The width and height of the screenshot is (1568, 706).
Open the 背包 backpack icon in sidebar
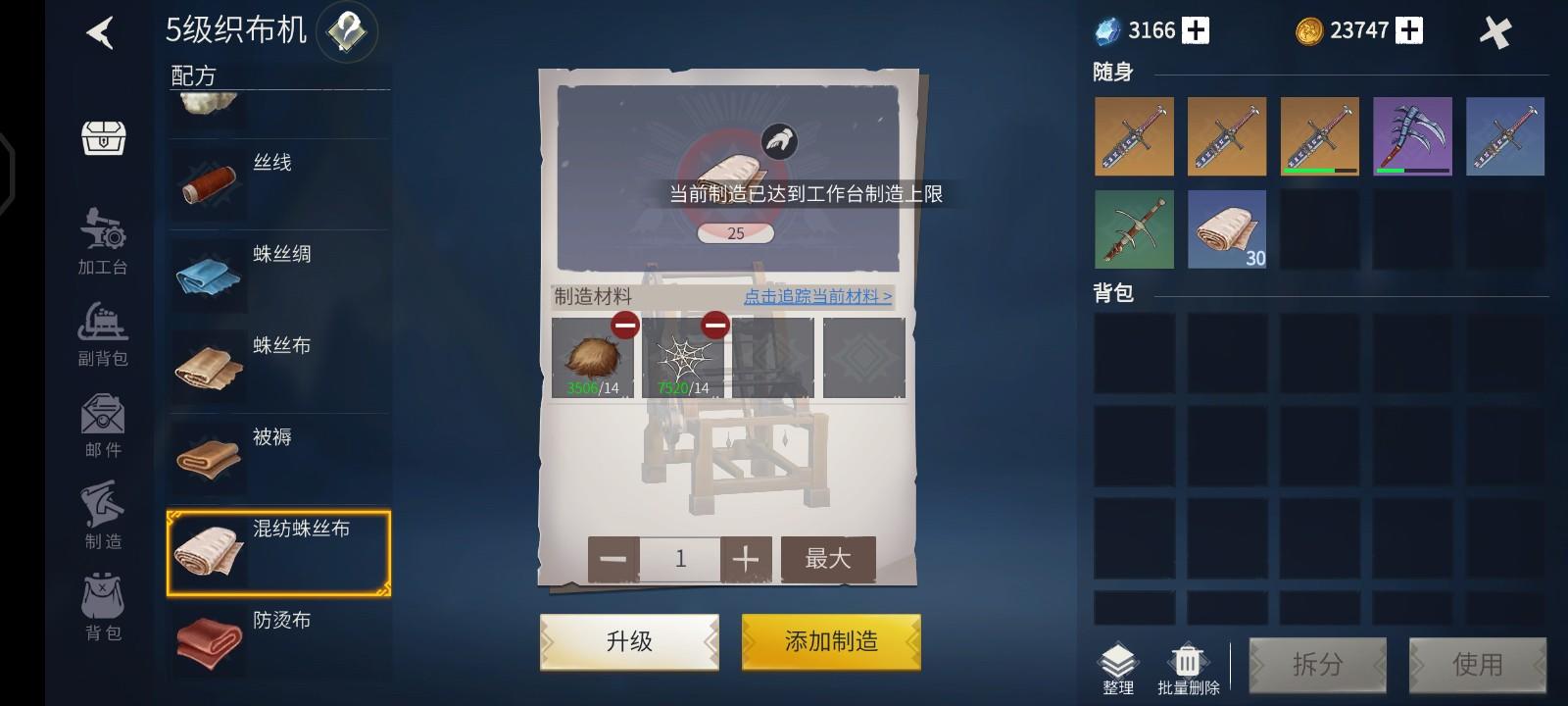pyautogui.click(x=103, y=603)
